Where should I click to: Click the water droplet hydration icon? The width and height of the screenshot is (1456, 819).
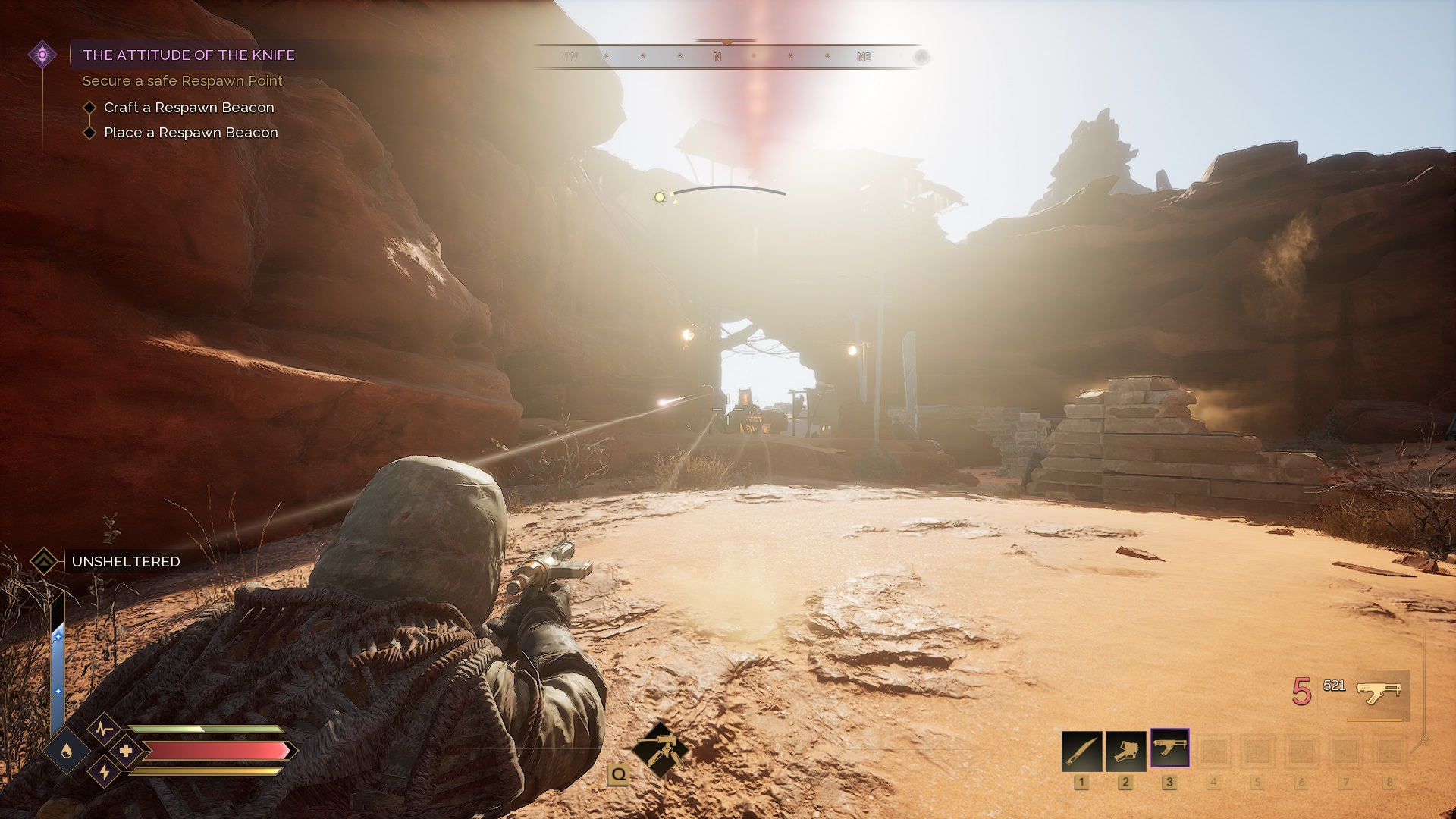click(x=67, y=751)
